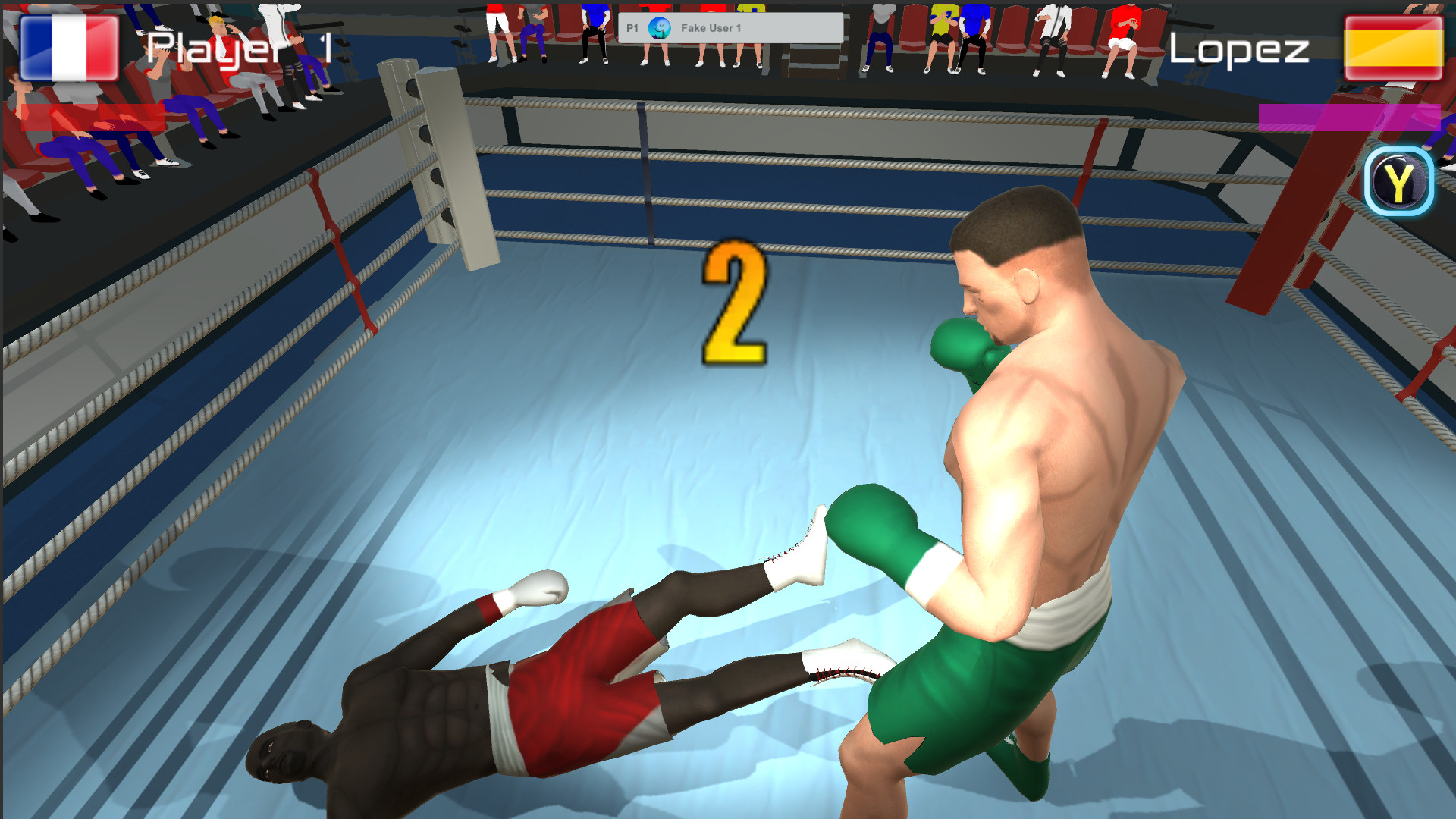
Task: Click the P1 label in the player banner
Action: (x=632, y=27)
